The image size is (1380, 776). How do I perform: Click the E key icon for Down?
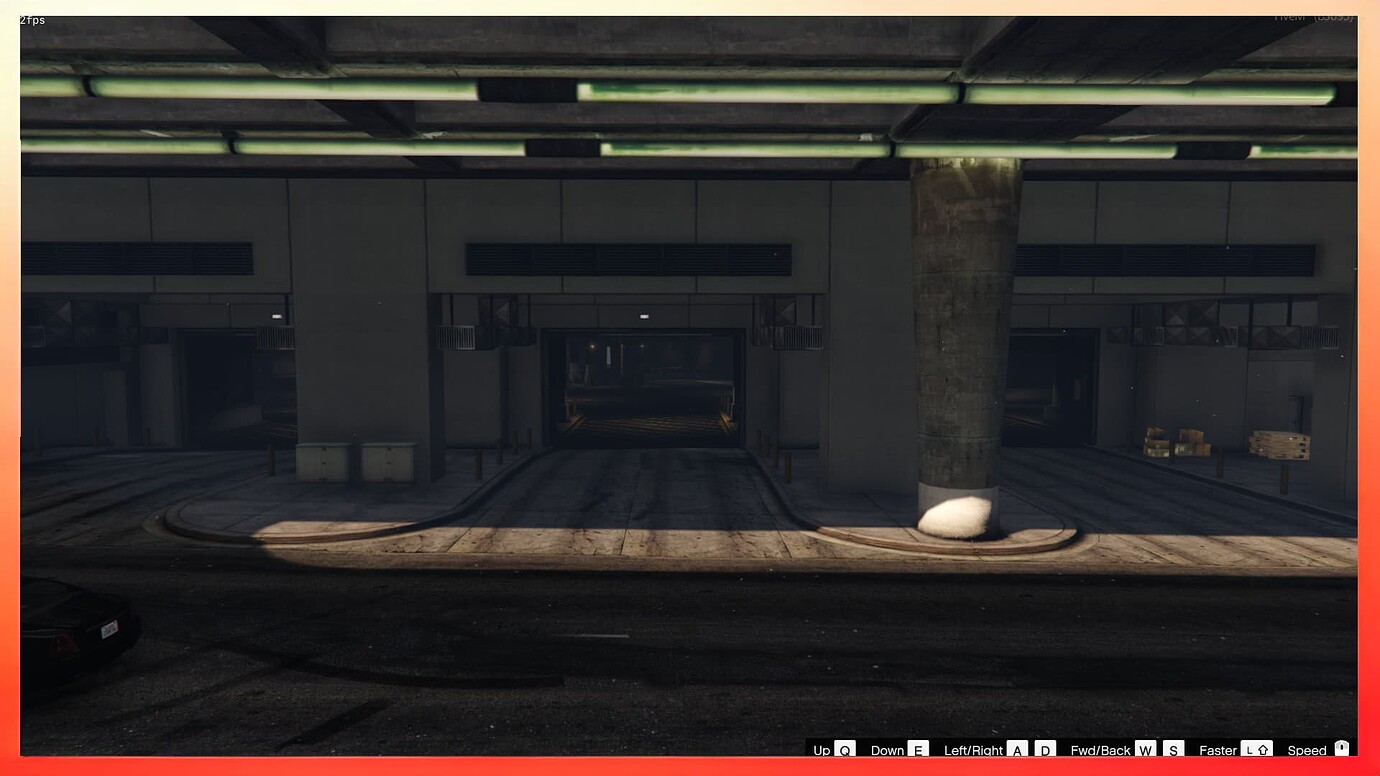tap(918, 750)
